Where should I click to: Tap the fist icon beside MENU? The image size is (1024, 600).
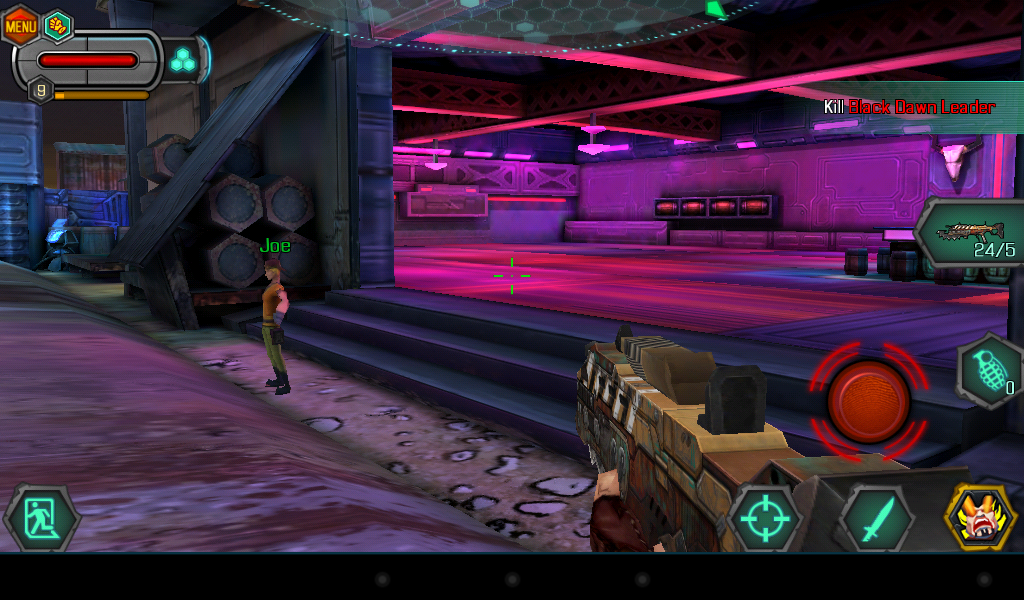[x=59, y=26]
